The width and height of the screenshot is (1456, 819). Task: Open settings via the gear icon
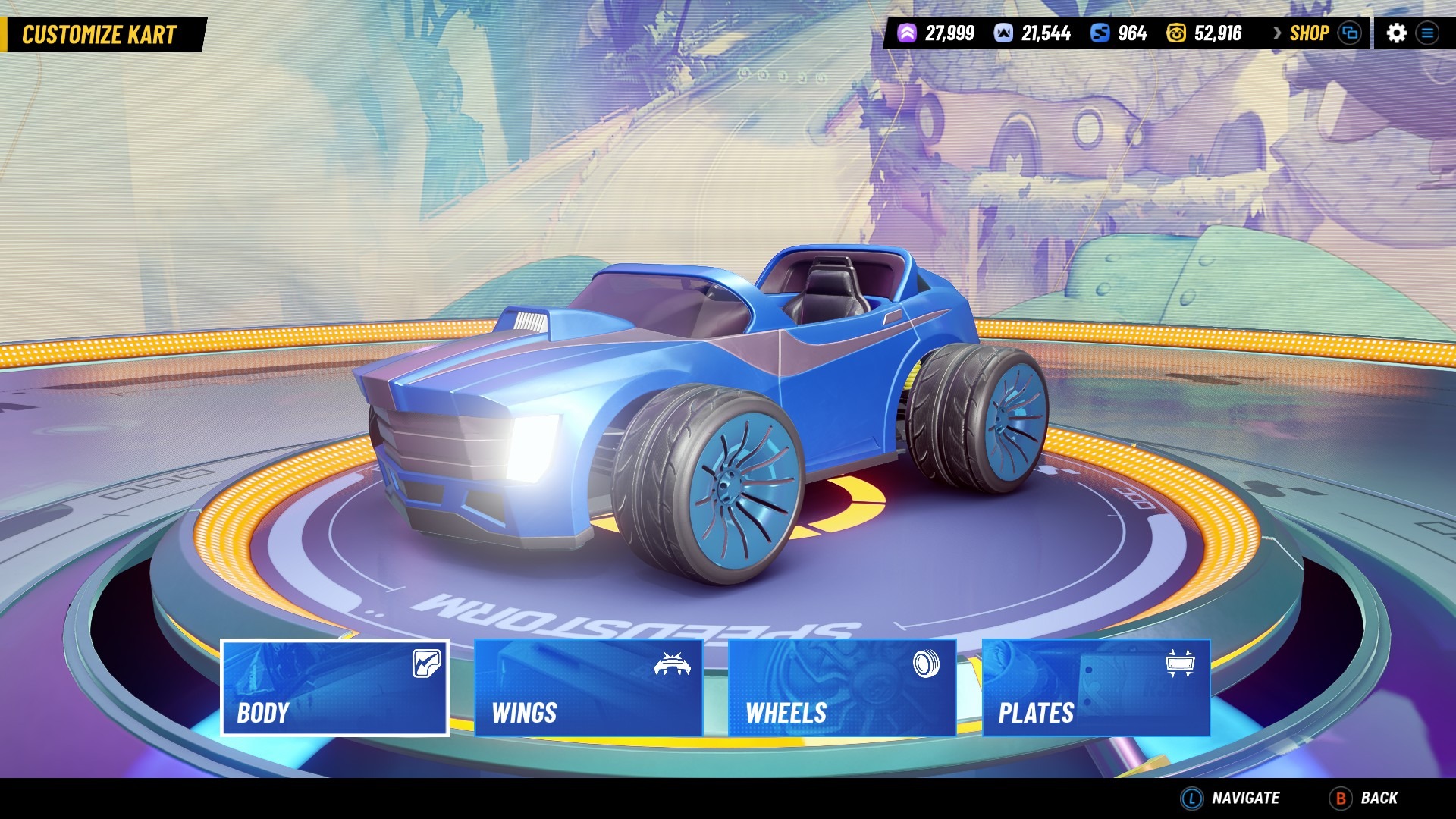[1396, 33]
